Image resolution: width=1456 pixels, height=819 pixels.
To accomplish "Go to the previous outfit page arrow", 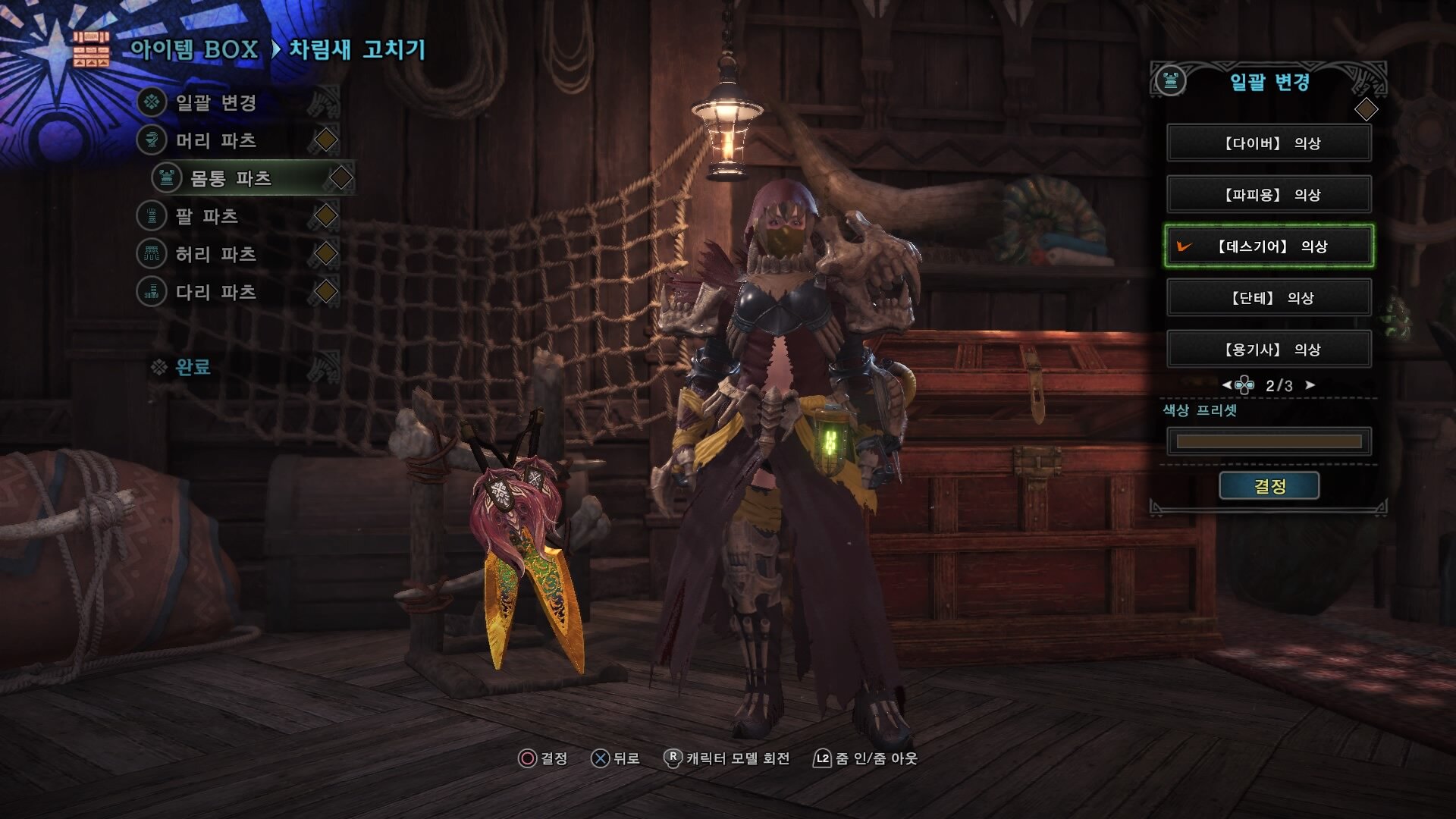I will coord(1226,385).
